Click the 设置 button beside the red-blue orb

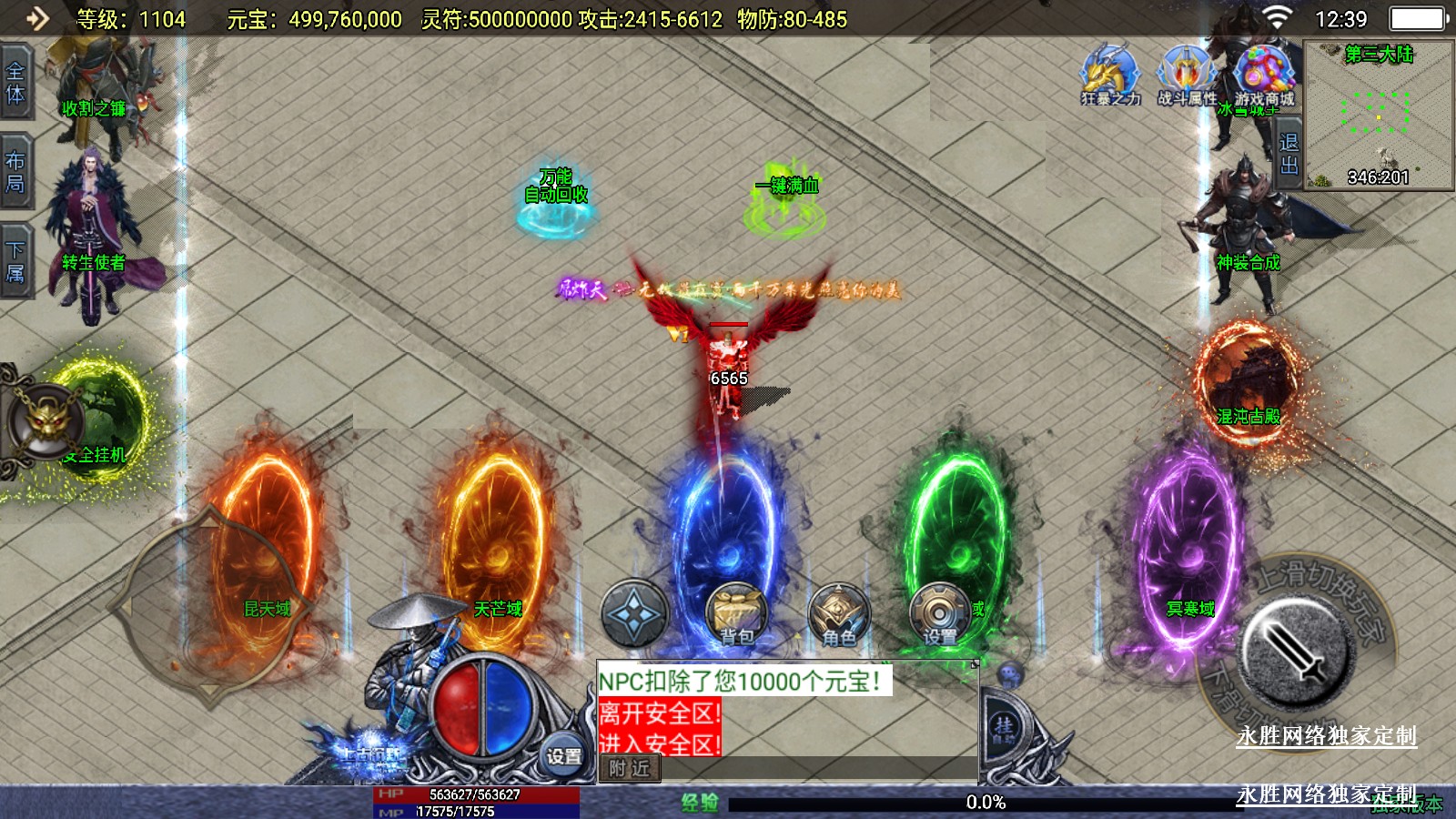pos(563,755)
